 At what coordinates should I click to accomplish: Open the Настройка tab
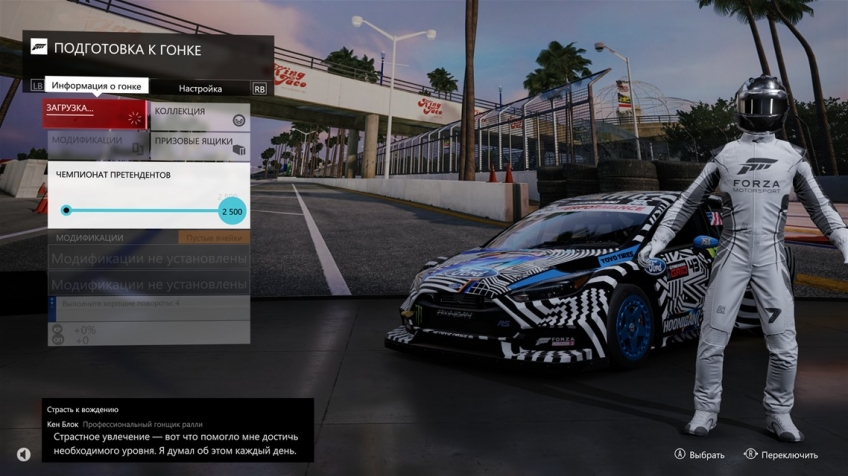pyautogui.click(x=200, y=88)
